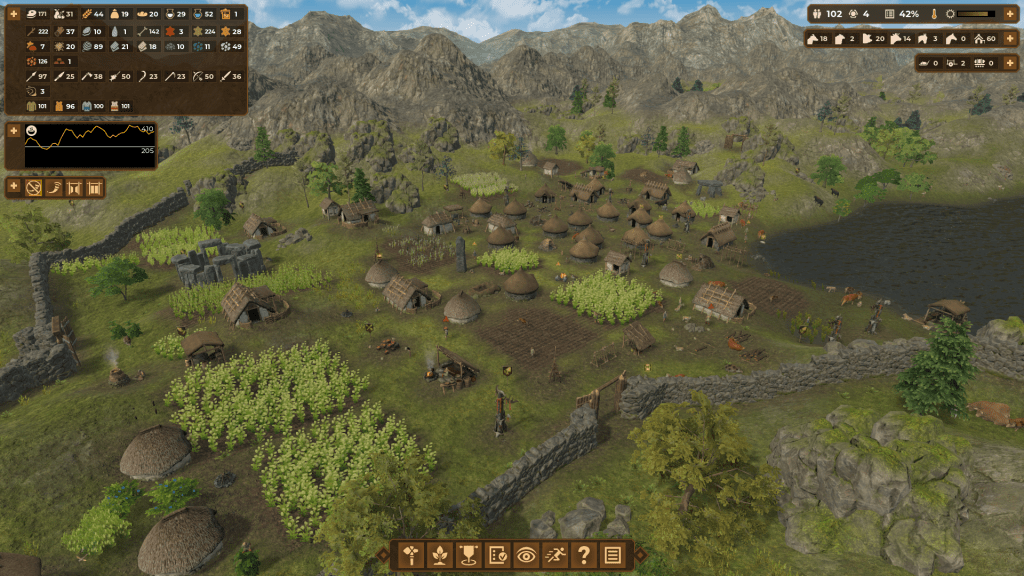1024x576 pixels.
Task: Expand the food graph panel plus button
Action: coord(14,131)
